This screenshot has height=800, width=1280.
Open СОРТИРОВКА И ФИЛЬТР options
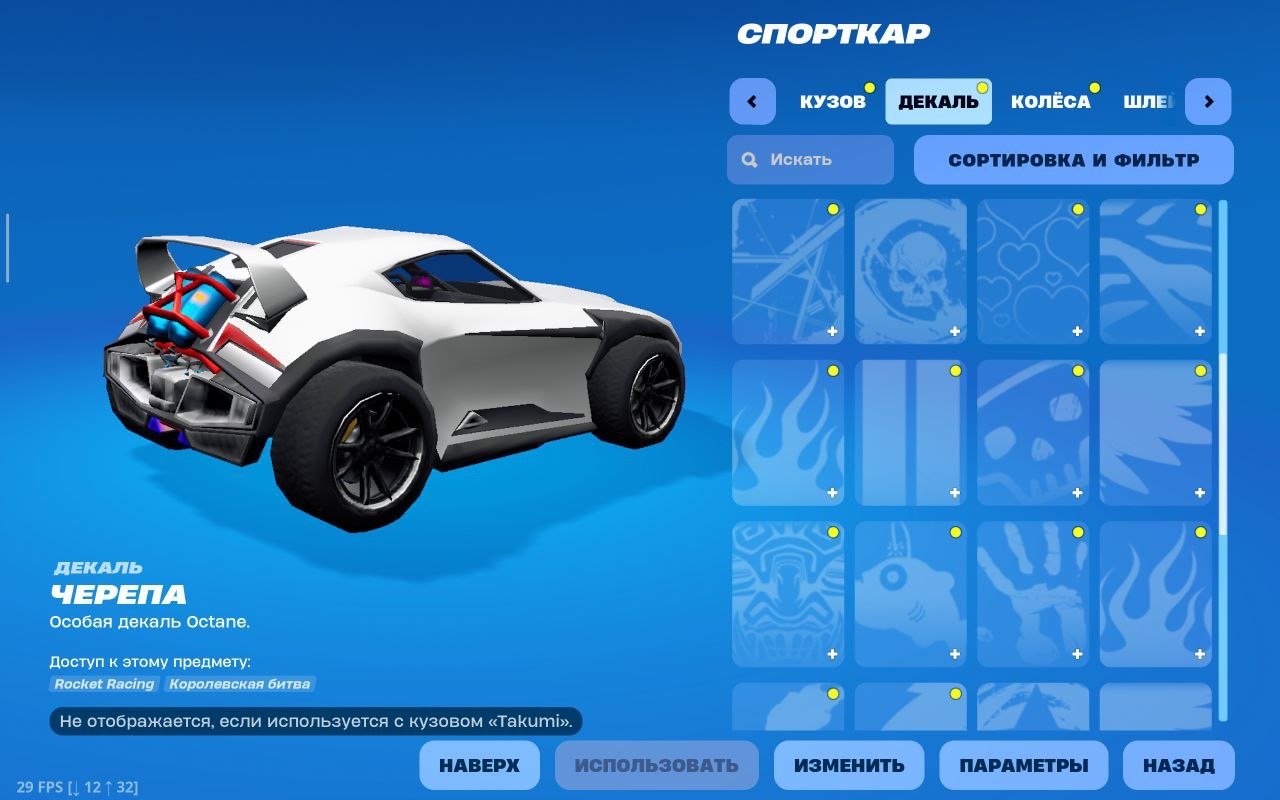click(1074, 160)
